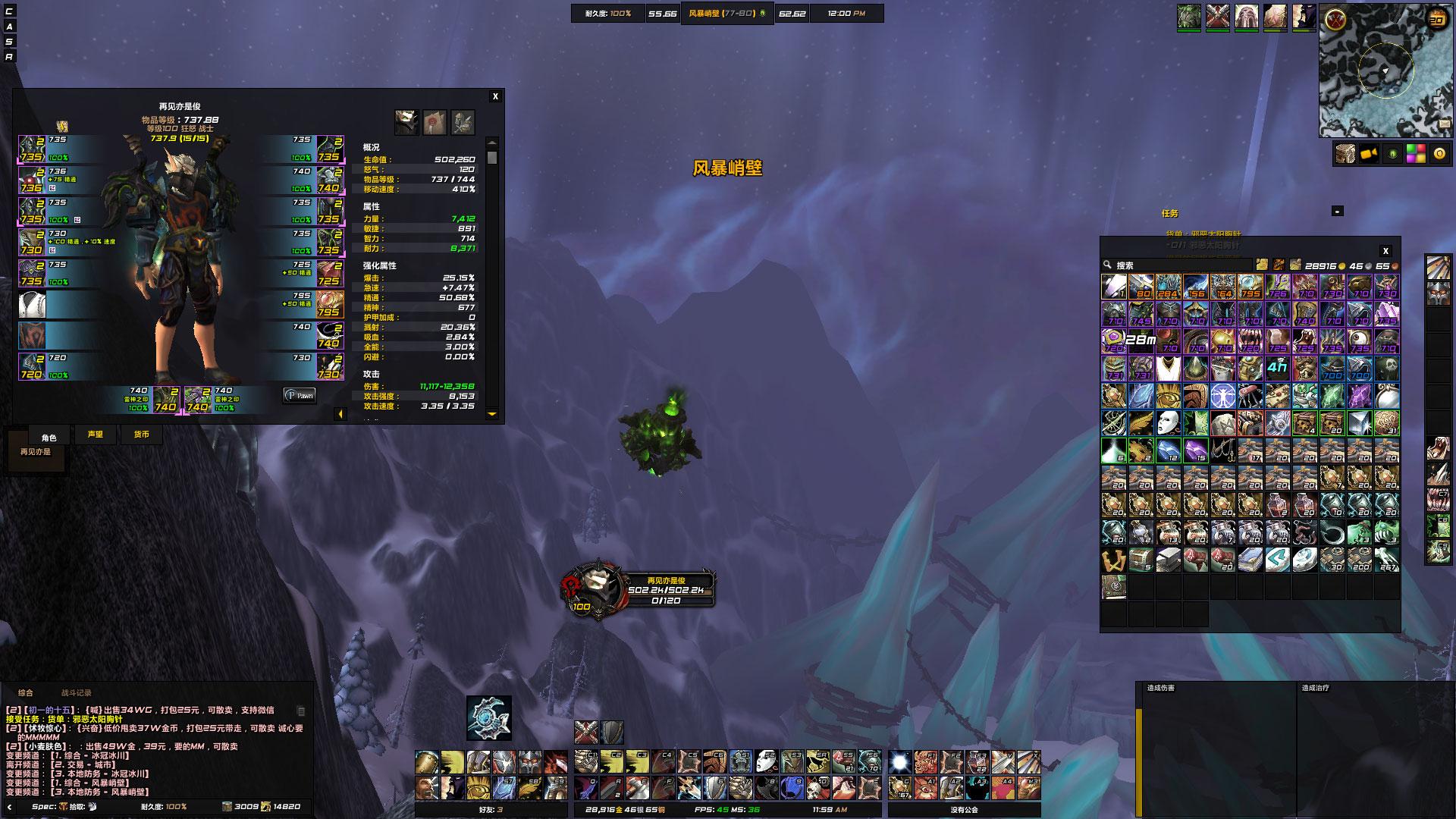Image resolution: width=1456 pixels, height=819 pixels.
Task: Select the crossed swords stance icon
Action: point(585,732)
